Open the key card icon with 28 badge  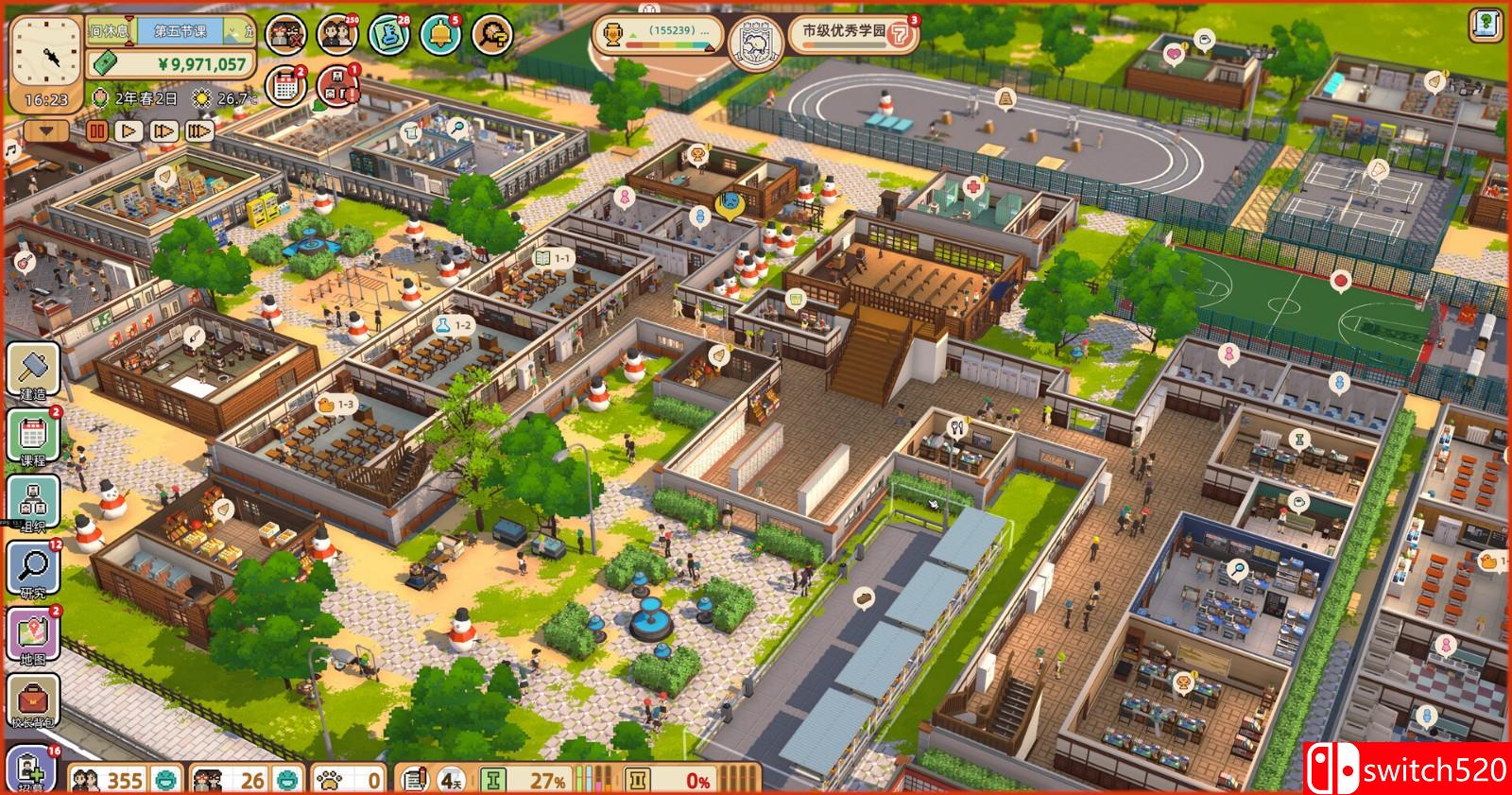pyautogui.click(x=388, y=36)
